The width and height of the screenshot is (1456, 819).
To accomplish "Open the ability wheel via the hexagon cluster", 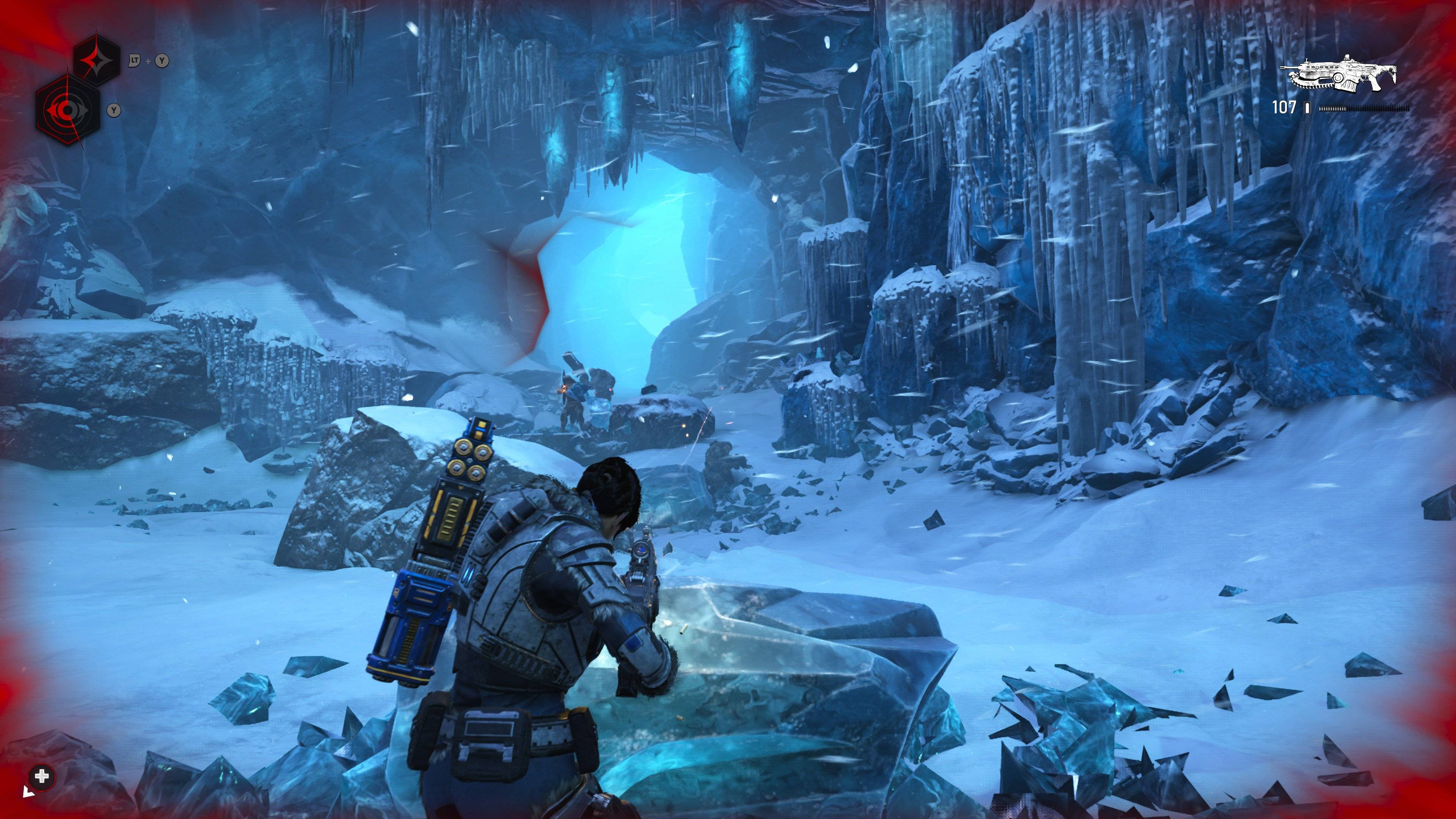I will [82, 85].
